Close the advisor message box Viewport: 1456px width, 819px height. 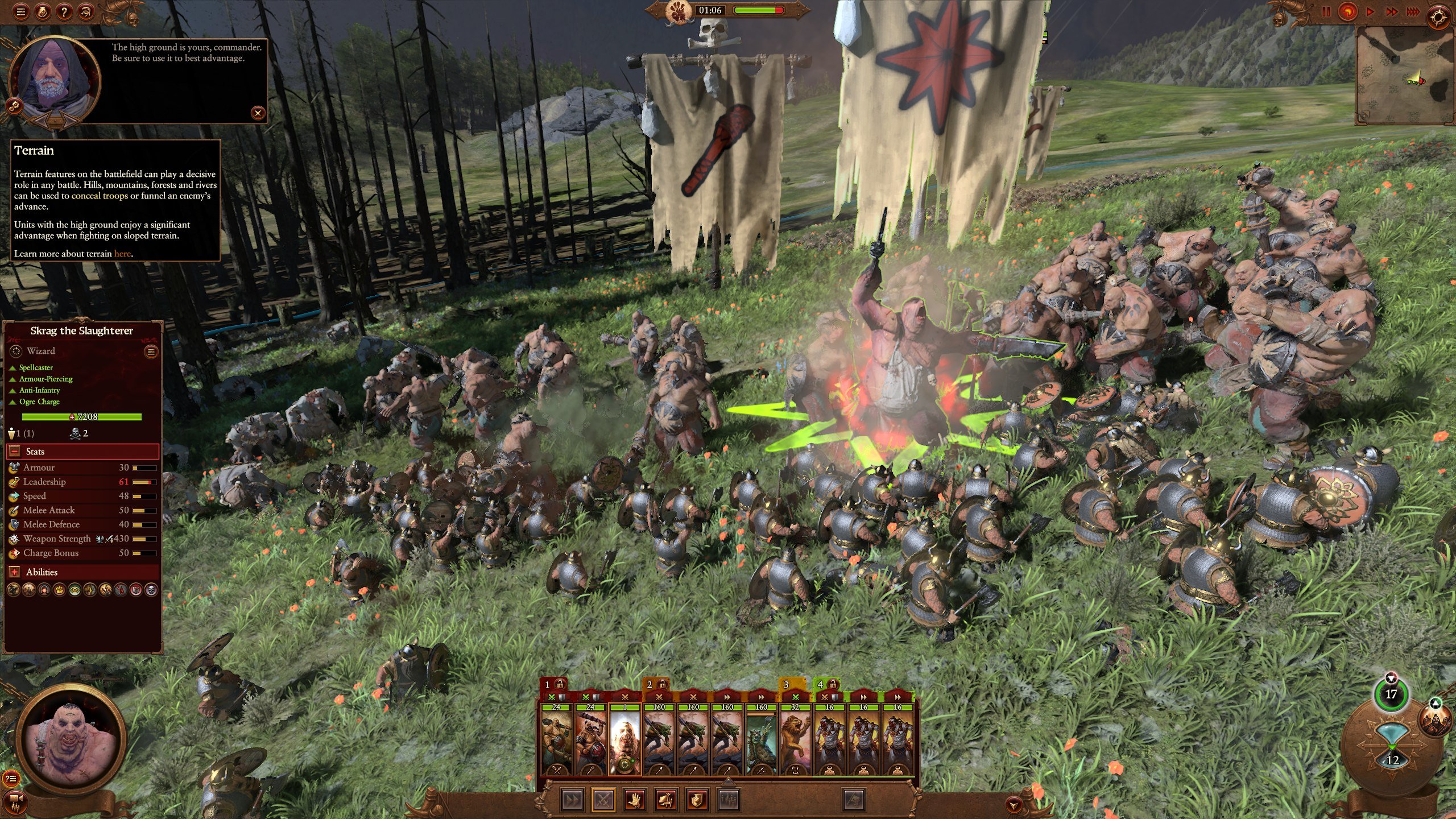[x=258, y=113]
